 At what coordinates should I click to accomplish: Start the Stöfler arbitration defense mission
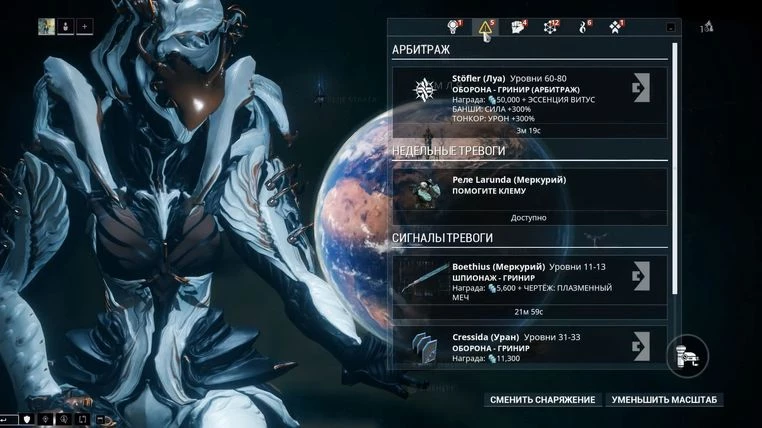[642, 89]
